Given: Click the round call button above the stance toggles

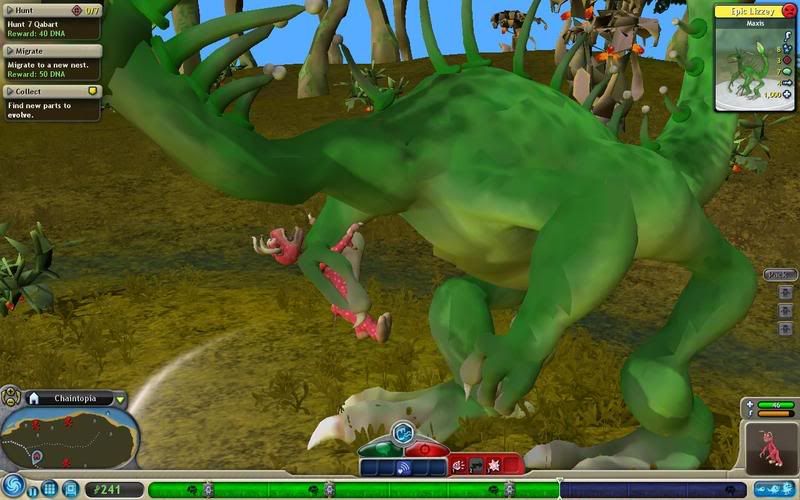Looking at the screenshot, I should coord(402,432).
